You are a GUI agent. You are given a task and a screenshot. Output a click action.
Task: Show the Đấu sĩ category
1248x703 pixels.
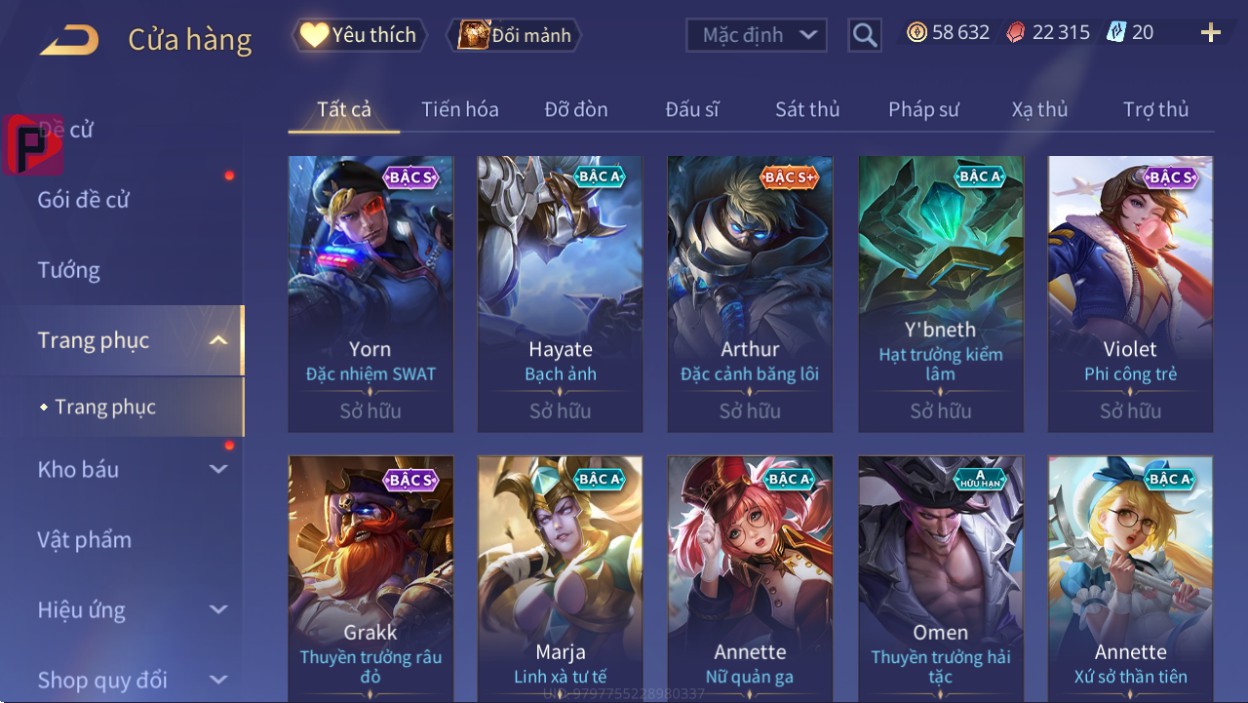click(x=692, y=109)
